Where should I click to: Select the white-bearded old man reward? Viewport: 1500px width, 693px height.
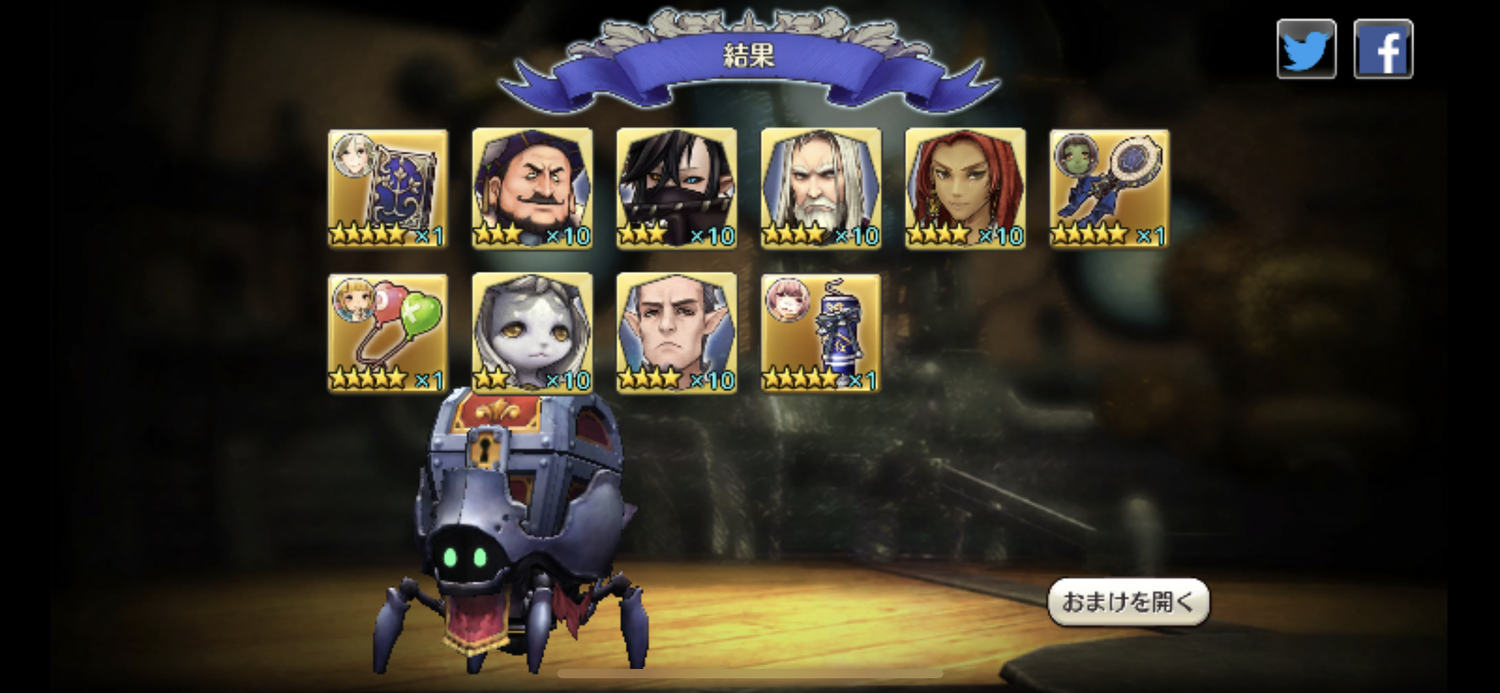(821, 188)
